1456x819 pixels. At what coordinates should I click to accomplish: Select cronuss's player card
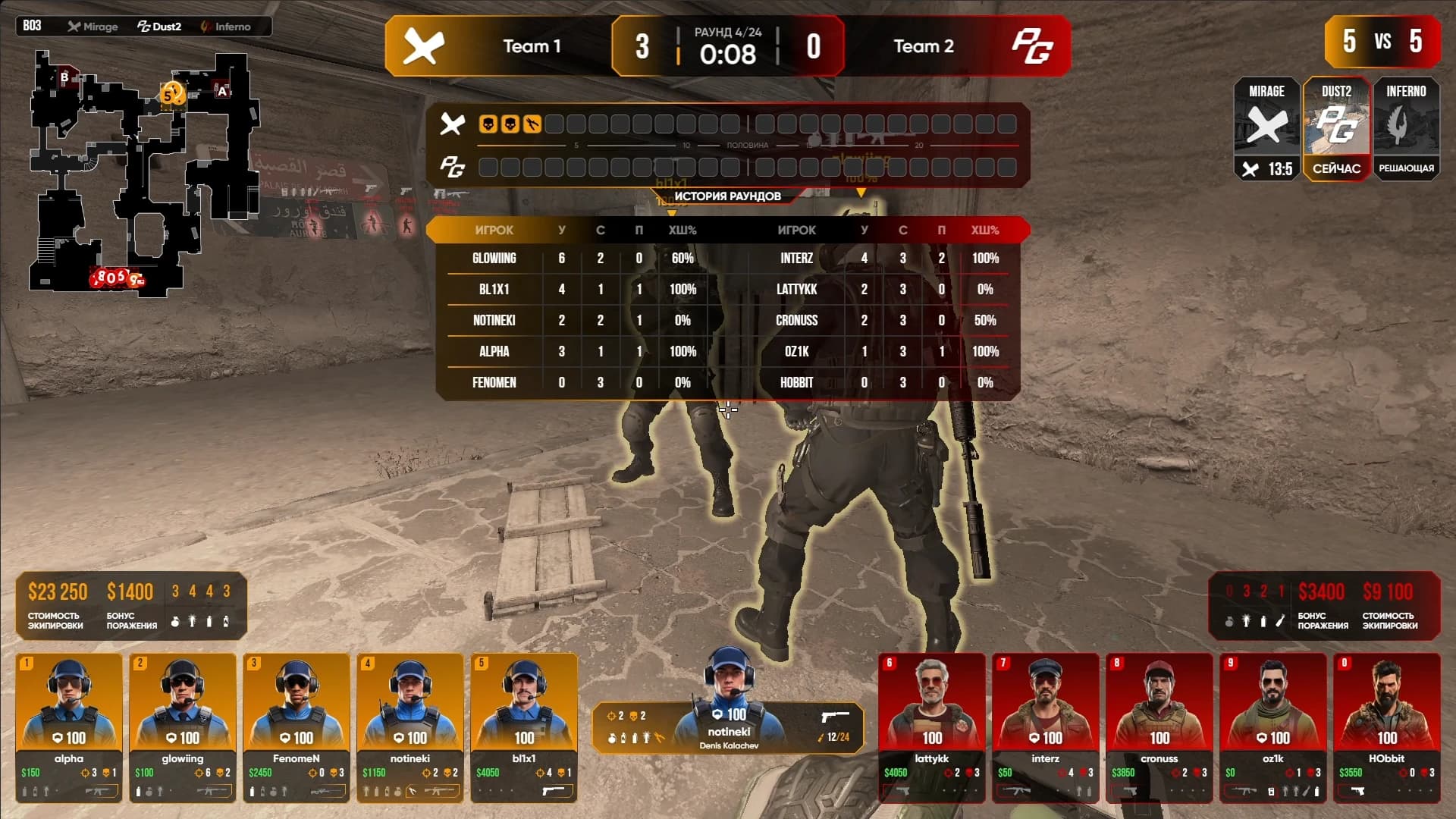(x=1159, y=726)
